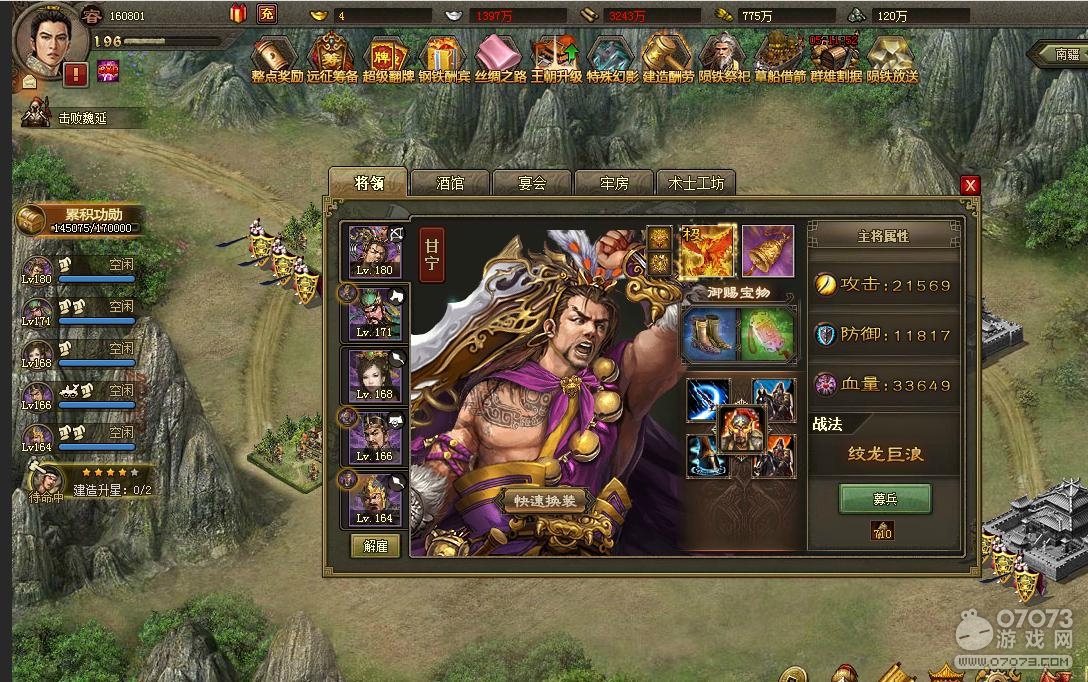Choose the Lv. 171 general portrait
The height and width of the screenshot is (682, 1088).
tap(374, 312)
